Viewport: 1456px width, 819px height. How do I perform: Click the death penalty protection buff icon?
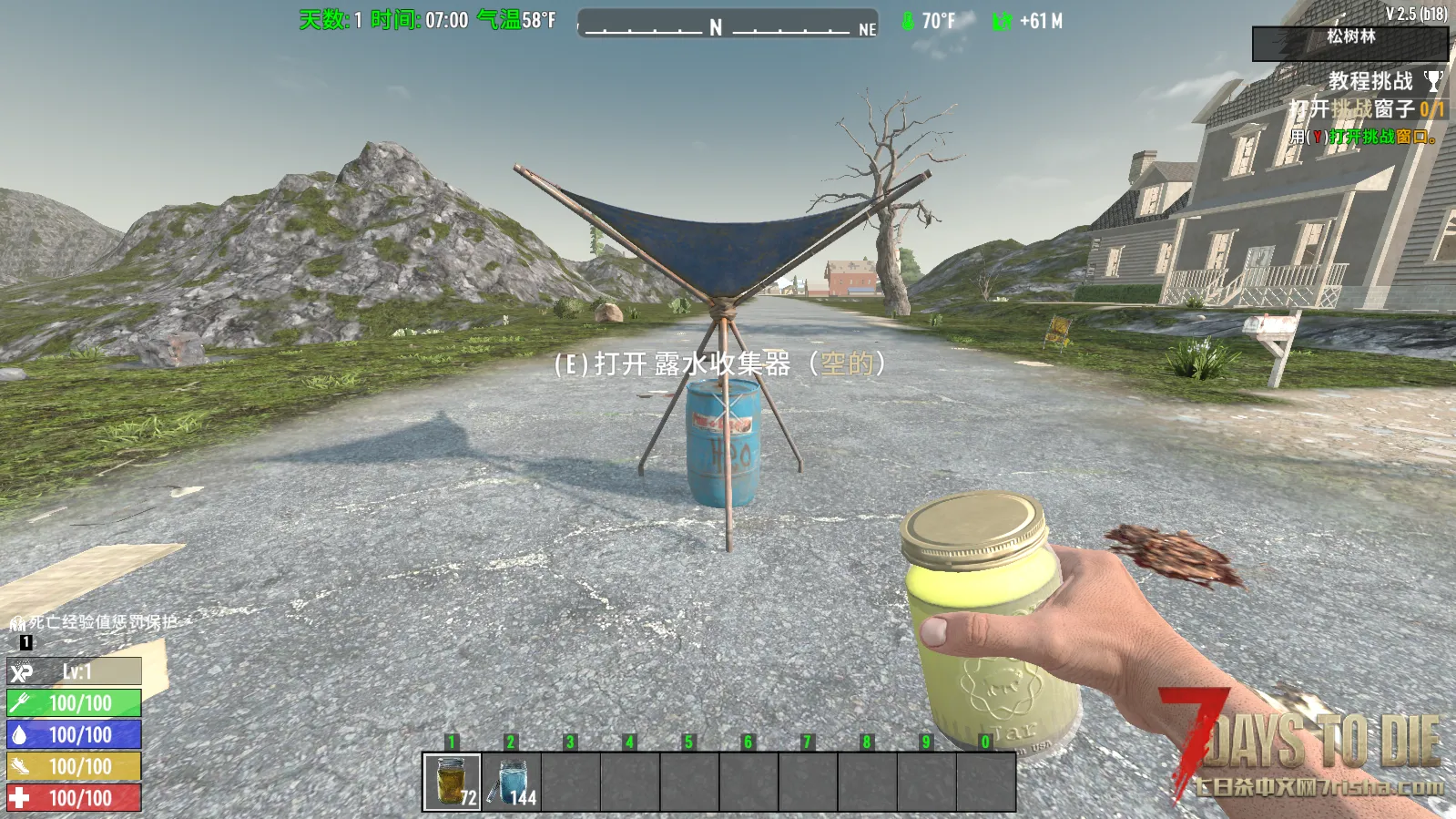(17, 623)
